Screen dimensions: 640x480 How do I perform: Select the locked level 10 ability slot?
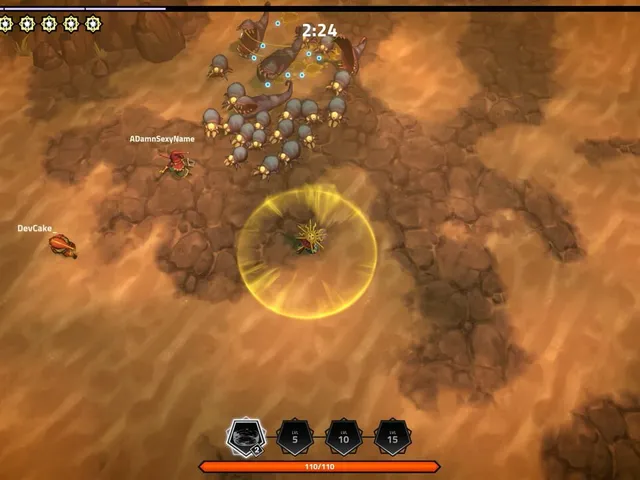coord(343,437)
